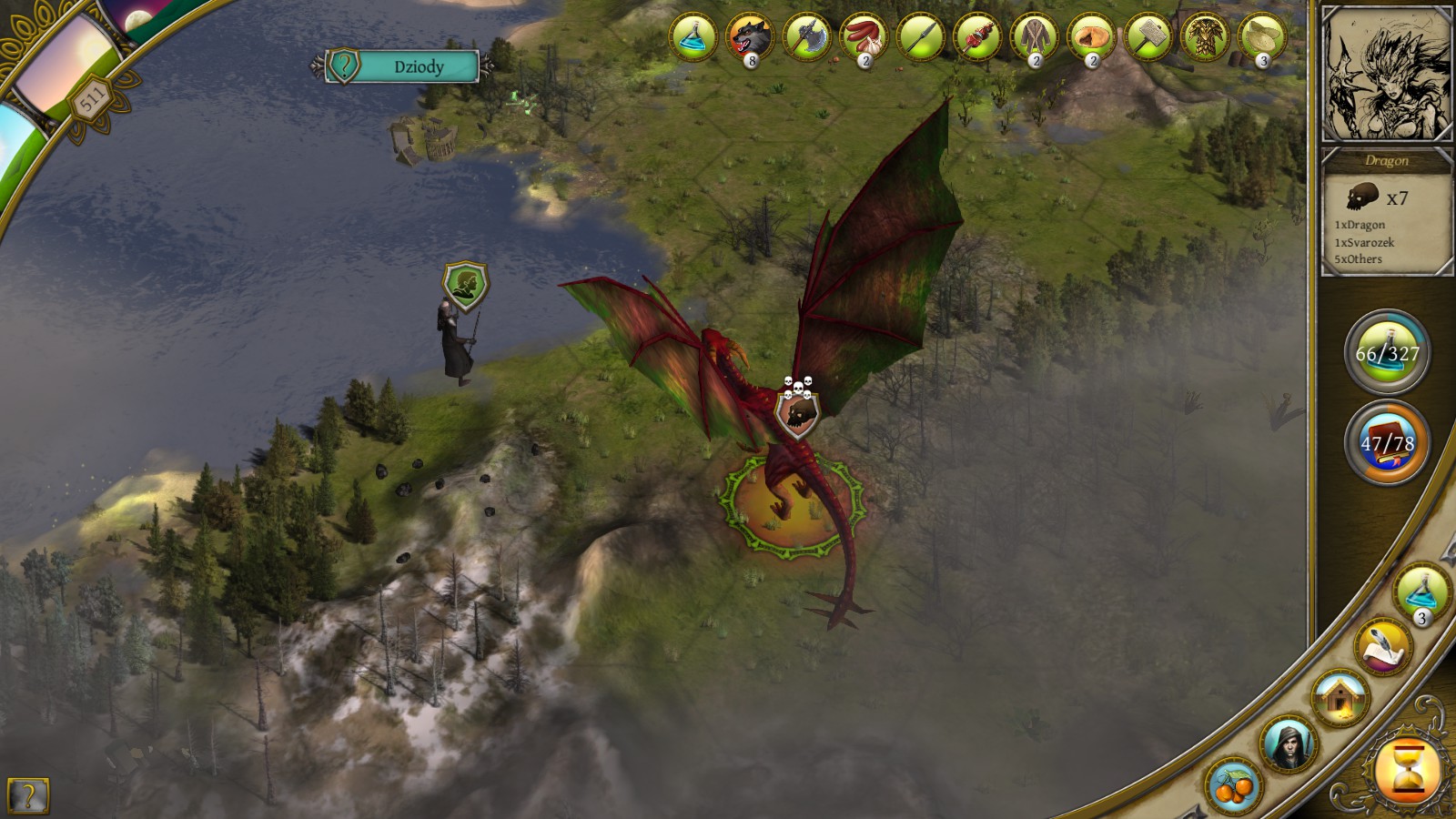Viewport: 1456px width, 819px height.
Task: Click the meat skewer icon
Action: click(x=977, y=38)
